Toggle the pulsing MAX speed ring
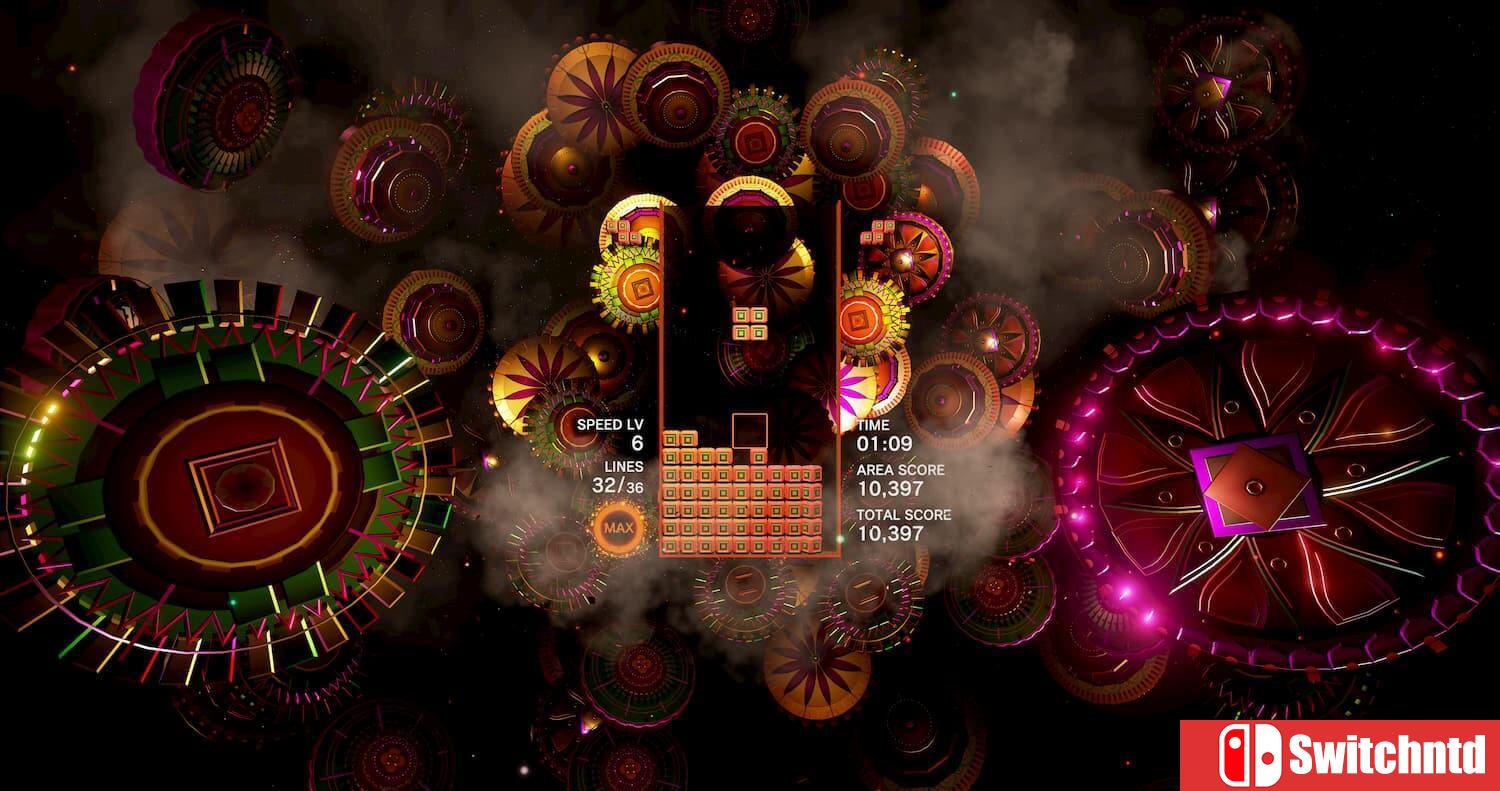The height and width of the screenshot is (791, 1500). pos(617,526)
